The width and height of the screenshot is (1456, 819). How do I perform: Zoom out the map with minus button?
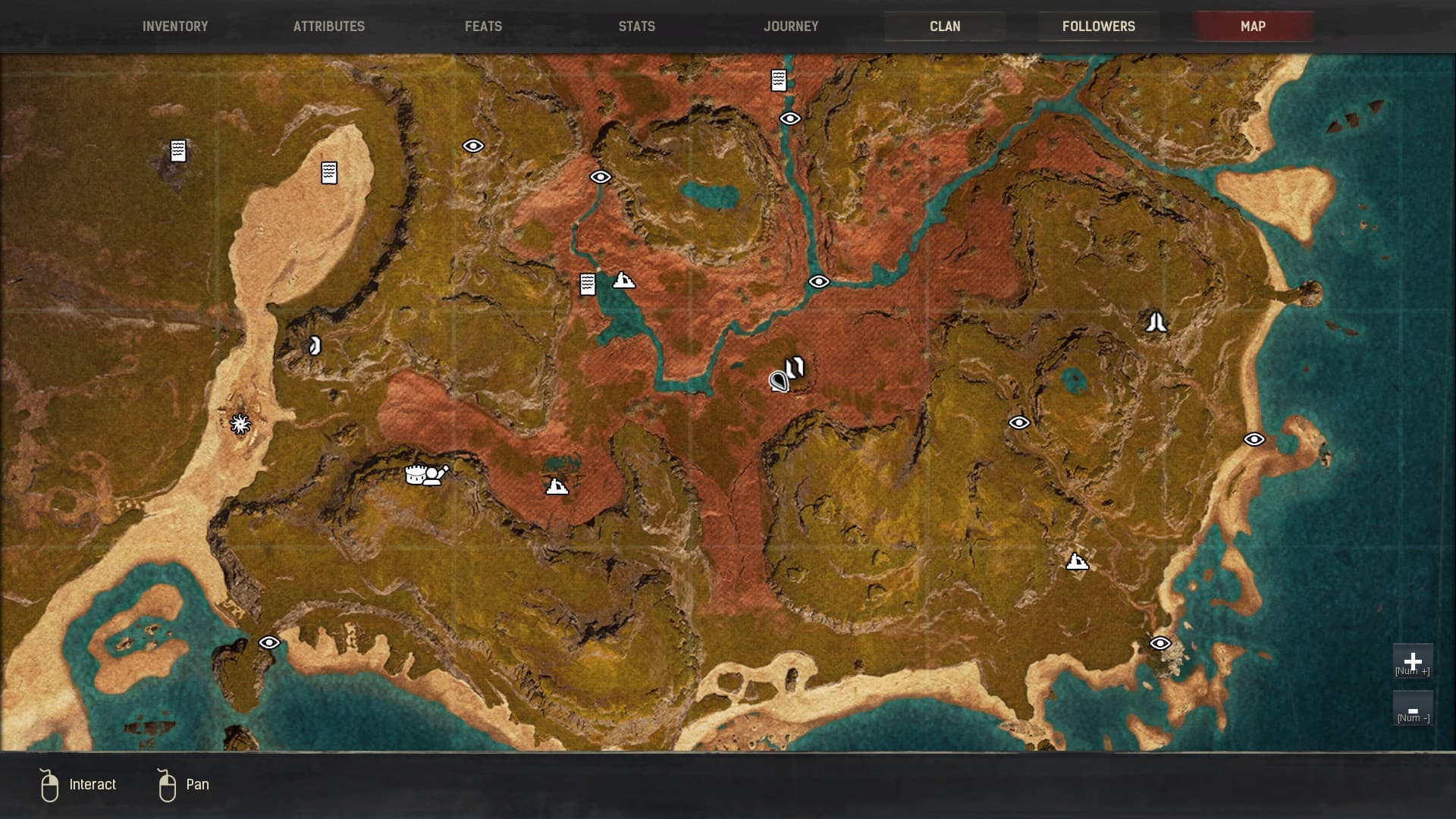pos(1412,709)
